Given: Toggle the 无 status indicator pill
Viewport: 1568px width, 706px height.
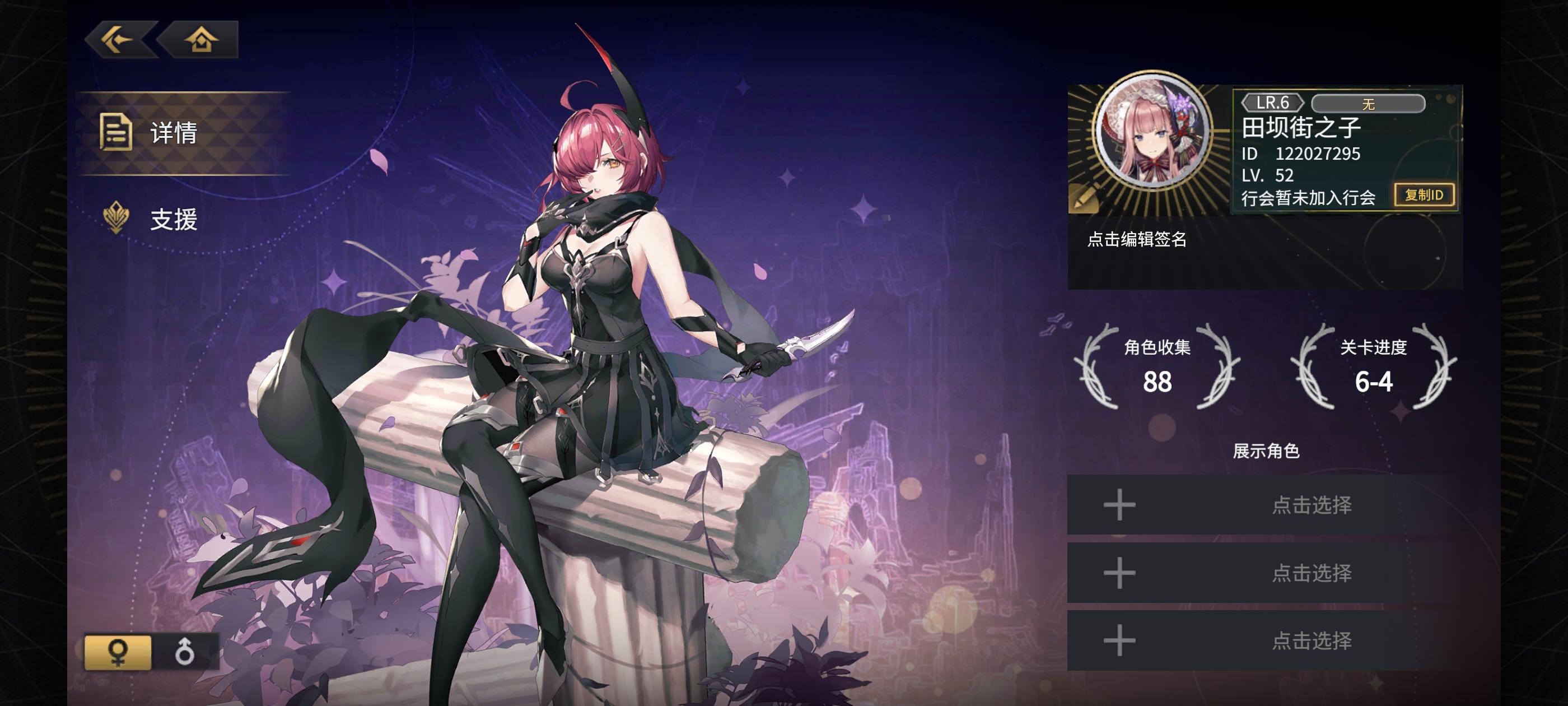Looking at the screenshot, I should point(1370,104).
